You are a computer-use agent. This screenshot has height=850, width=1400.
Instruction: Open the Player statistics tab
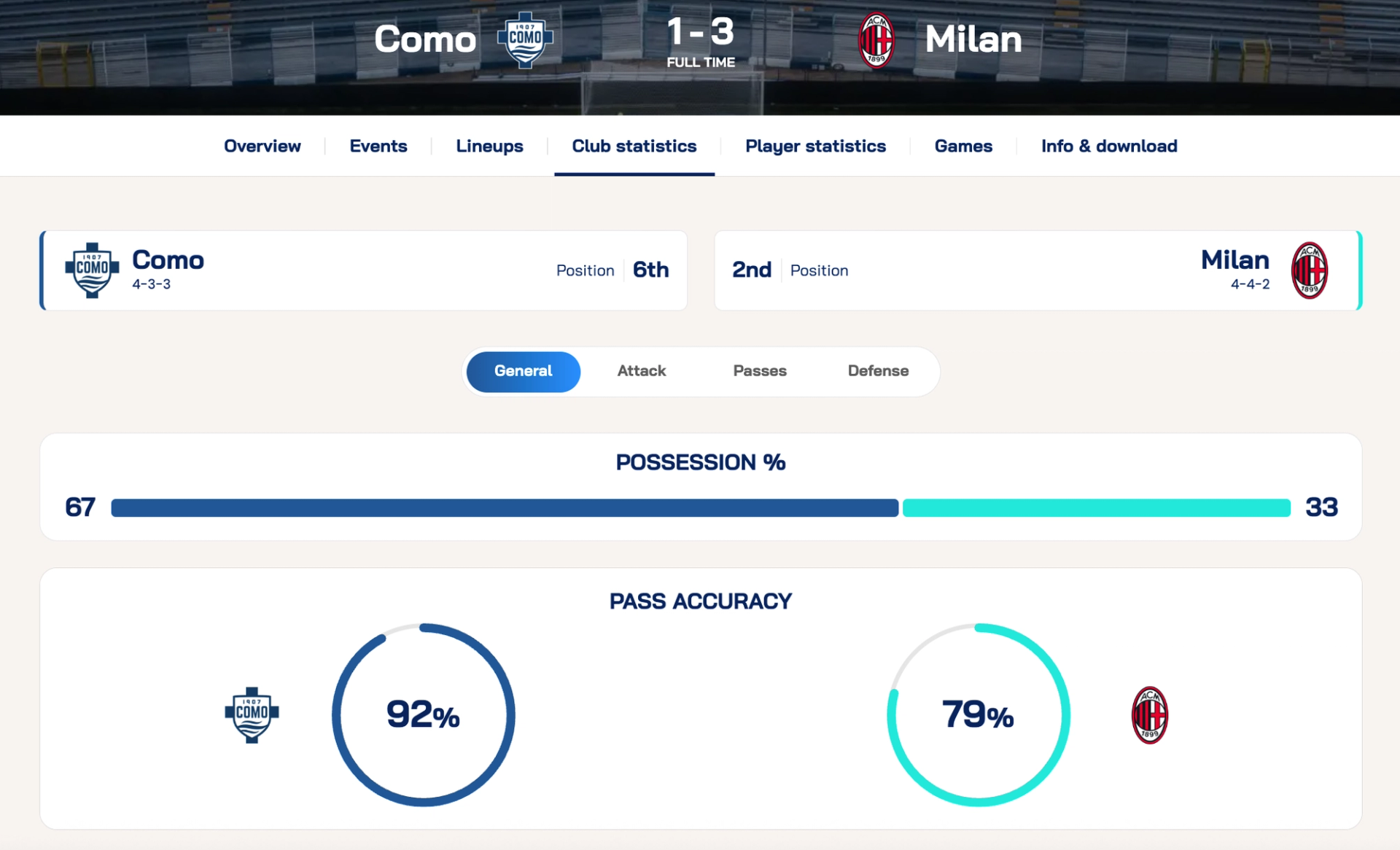pyautogui.click(x=816, y=146)
